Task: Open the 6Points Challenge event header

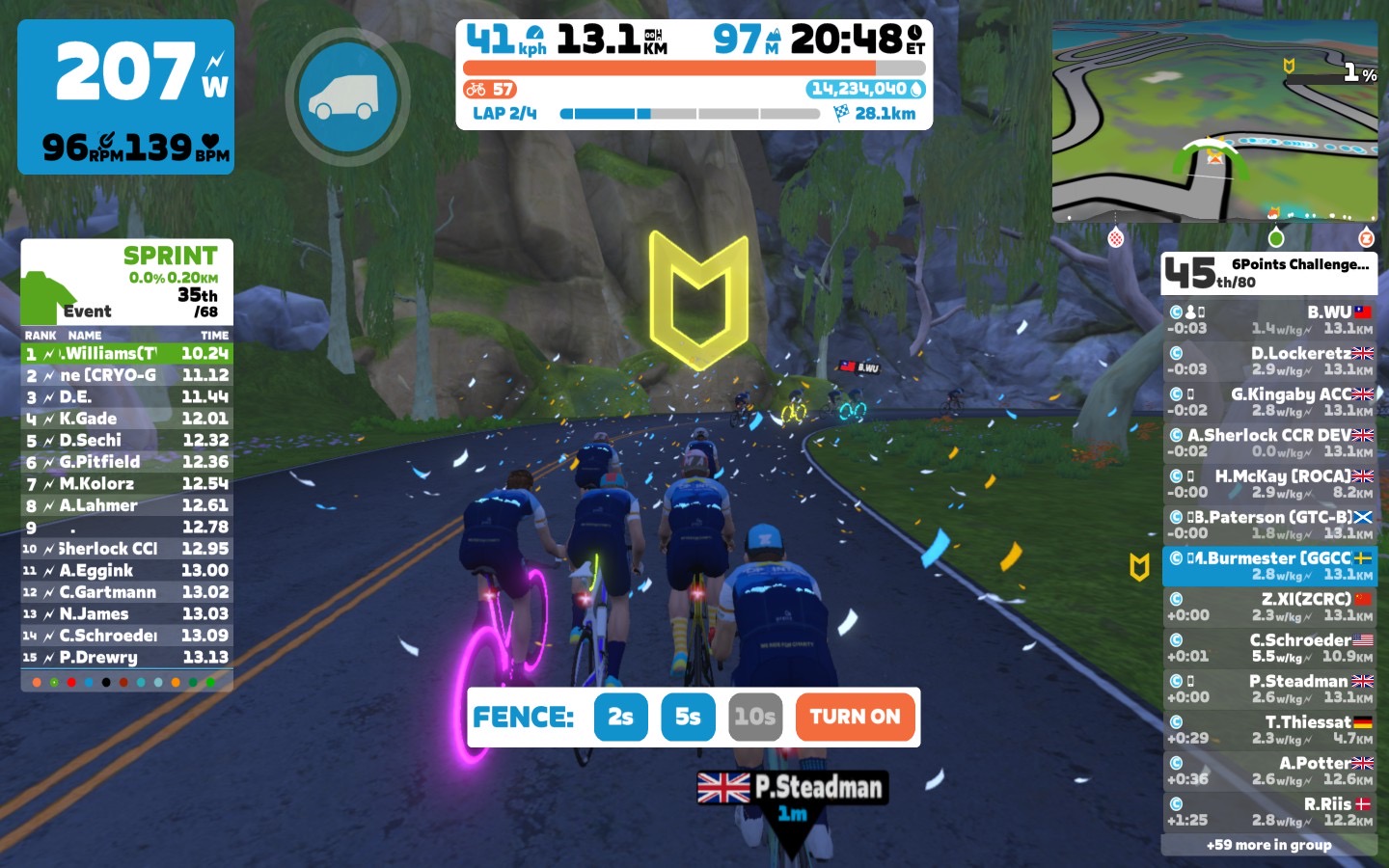Action: point(1268,273)
